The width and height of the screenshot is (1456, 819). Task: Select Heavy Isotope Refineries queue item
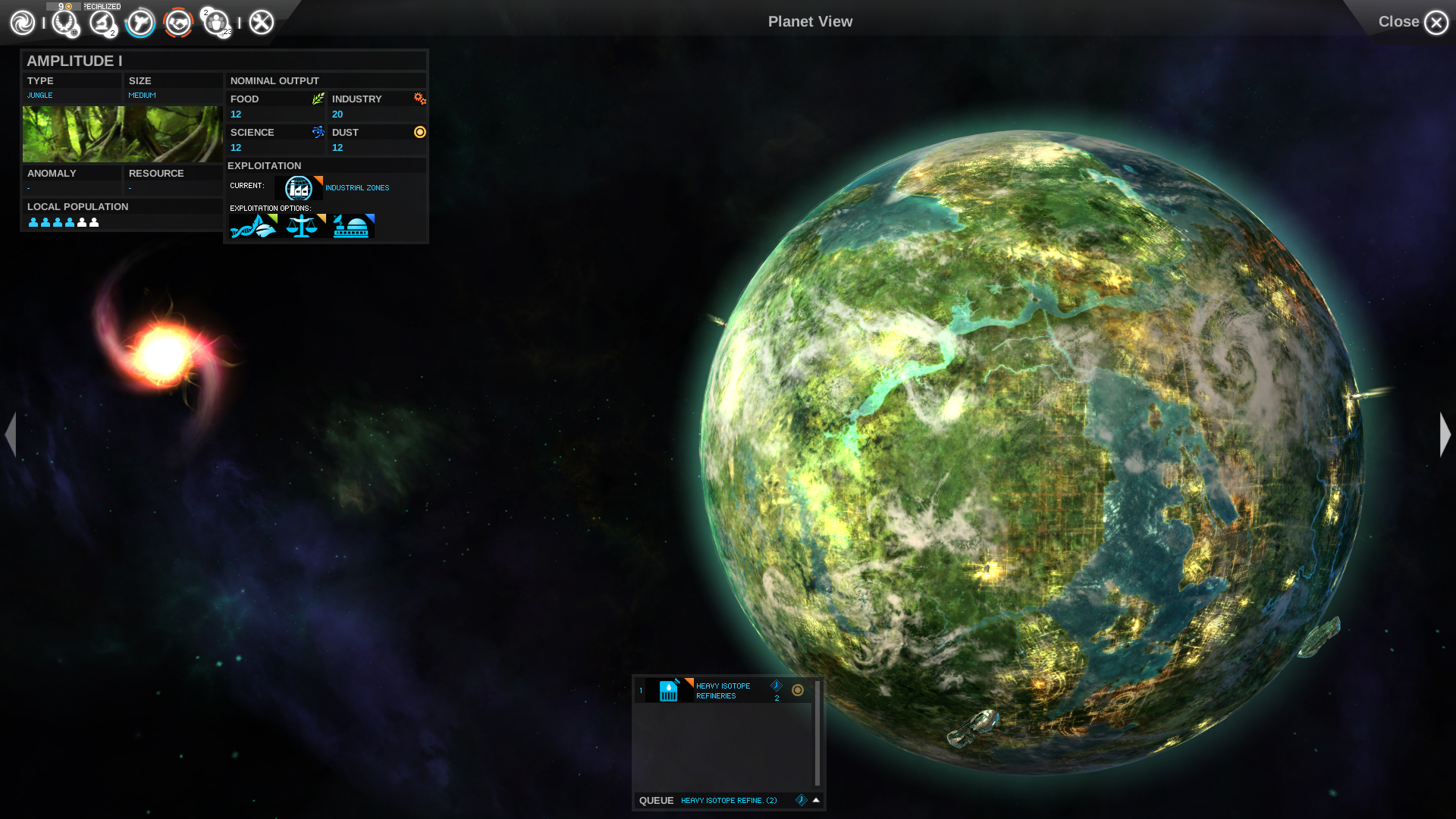(722, 691)
